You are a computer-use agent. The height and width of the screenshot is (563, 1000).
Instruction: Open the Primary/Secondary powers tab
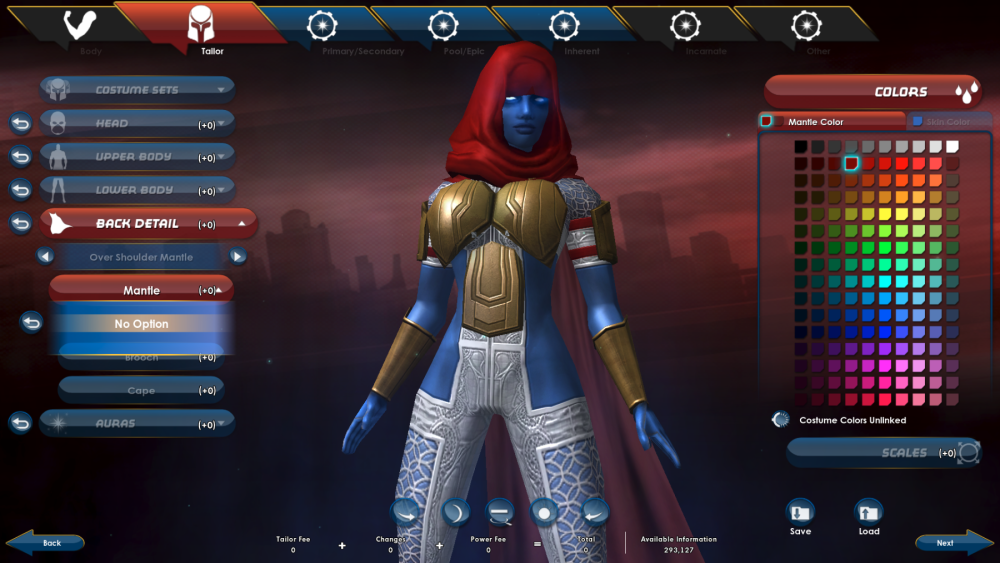pyautogui.click(x=322, y=30)
